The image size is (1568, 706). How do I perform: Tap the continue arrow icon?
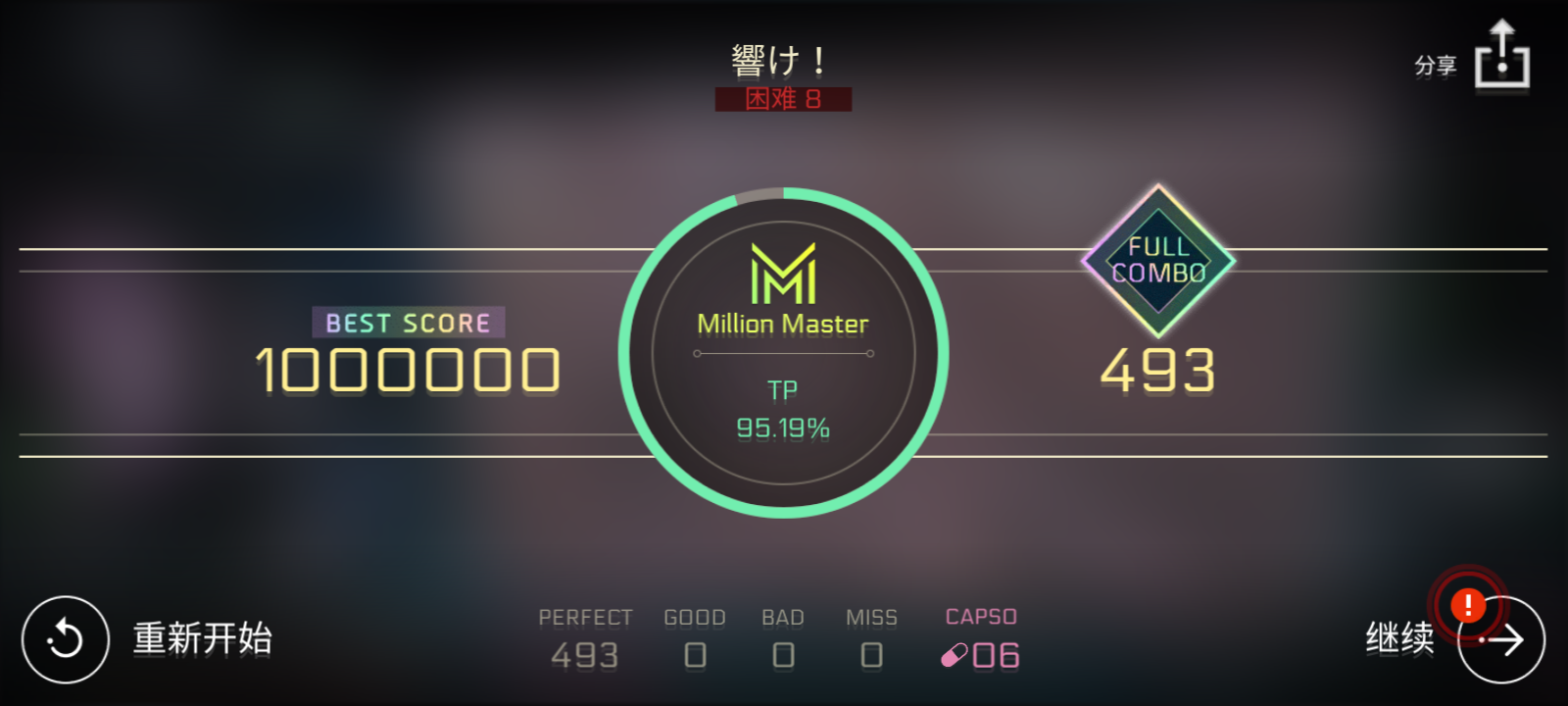click(x=1502, y=638)
